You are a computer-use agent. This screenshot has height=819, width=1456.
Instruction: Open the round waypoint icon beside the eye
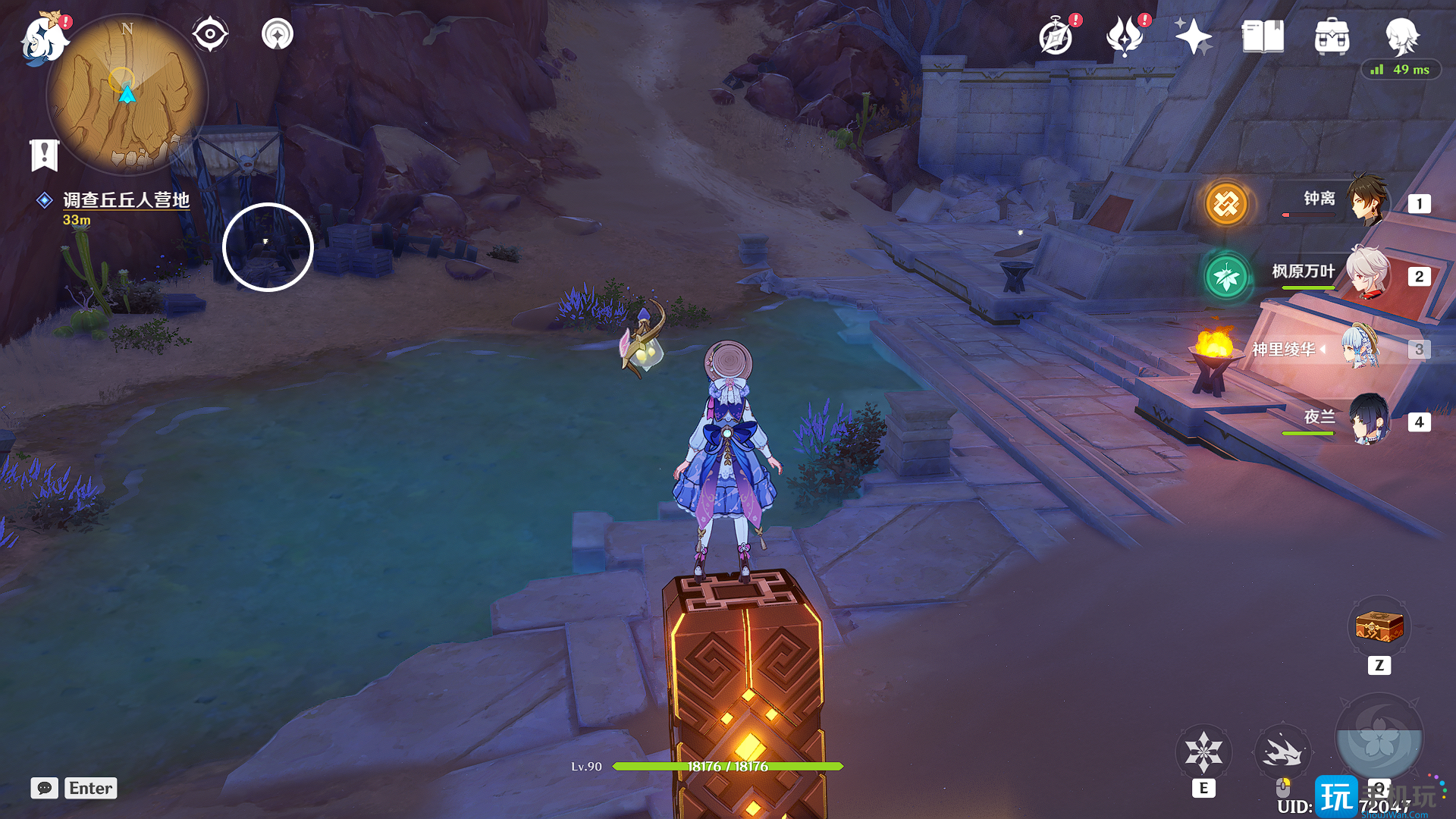tap(277, 34)
